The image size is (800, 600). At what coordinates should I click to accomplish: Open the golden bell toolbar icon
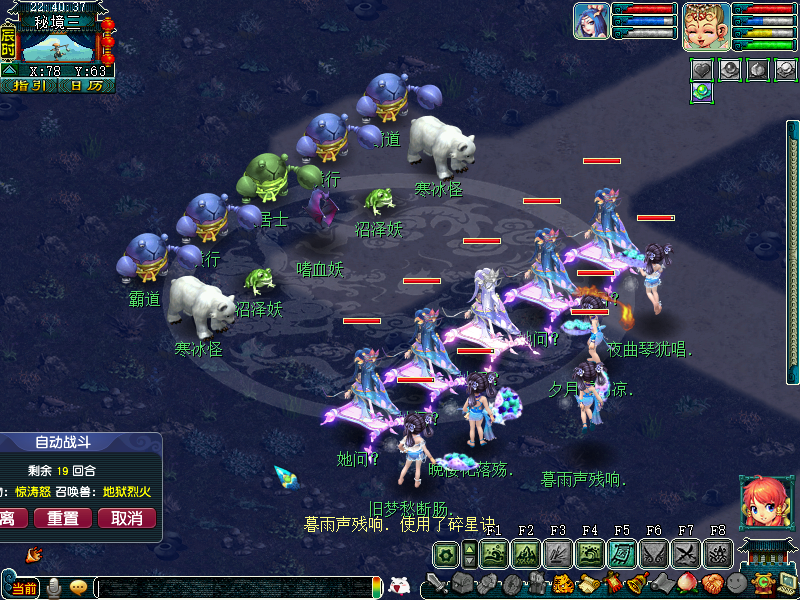point(637,584)
